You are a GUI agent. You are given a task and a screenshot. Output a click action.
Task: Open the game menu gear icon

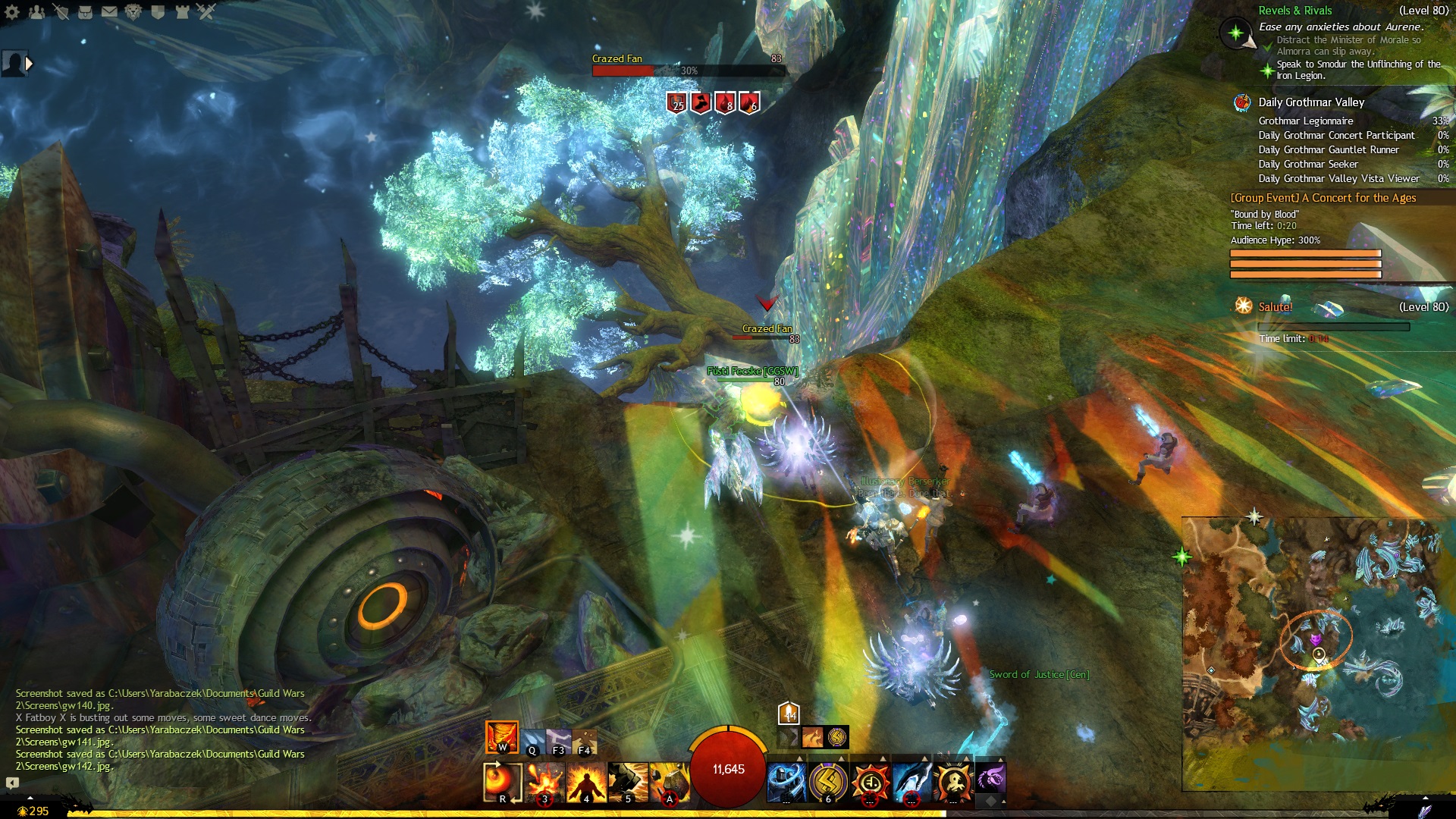pyautogui.click(x=12, y=11)
